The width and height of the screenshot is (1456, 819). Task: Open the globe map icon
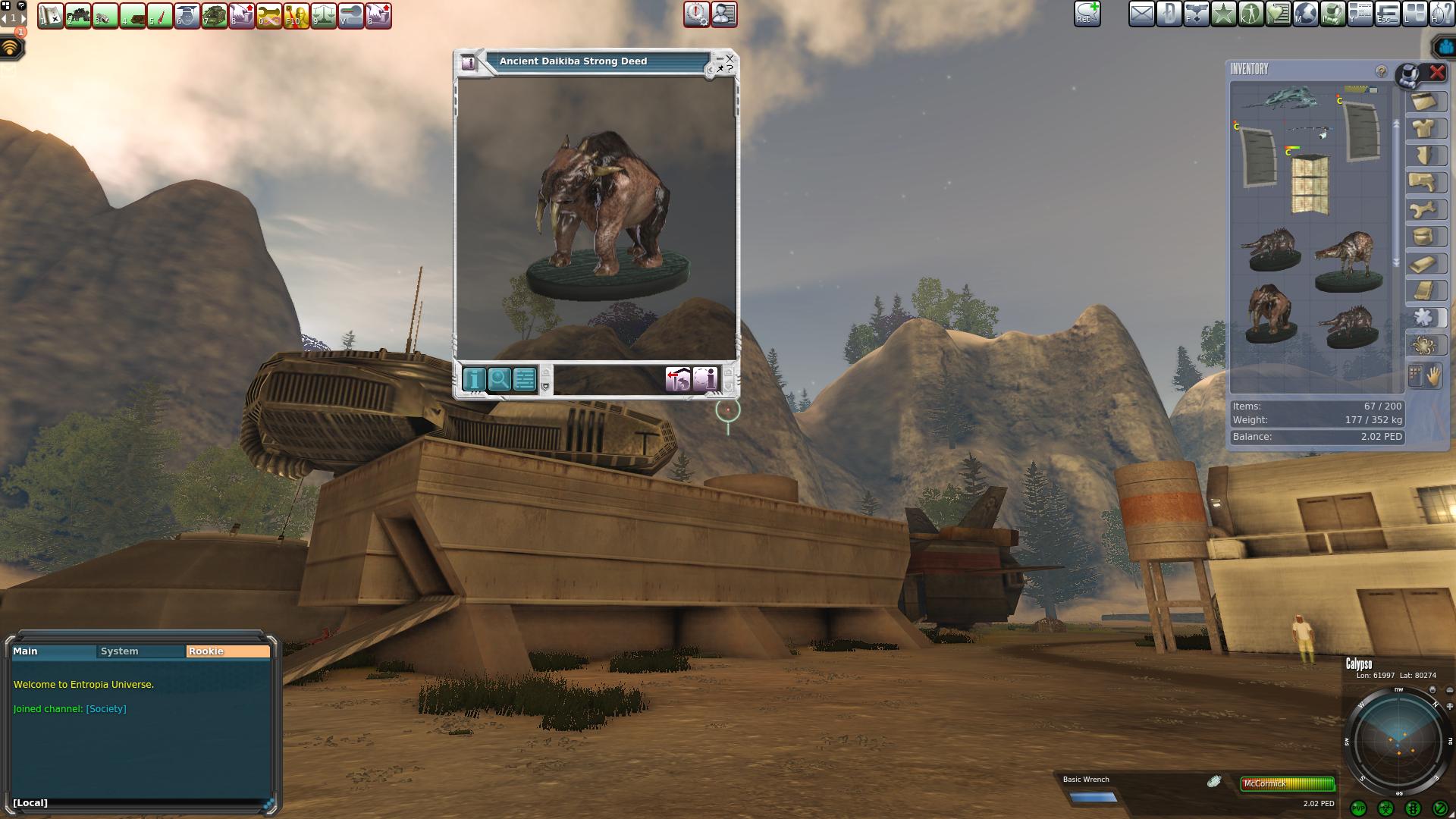1305,14
